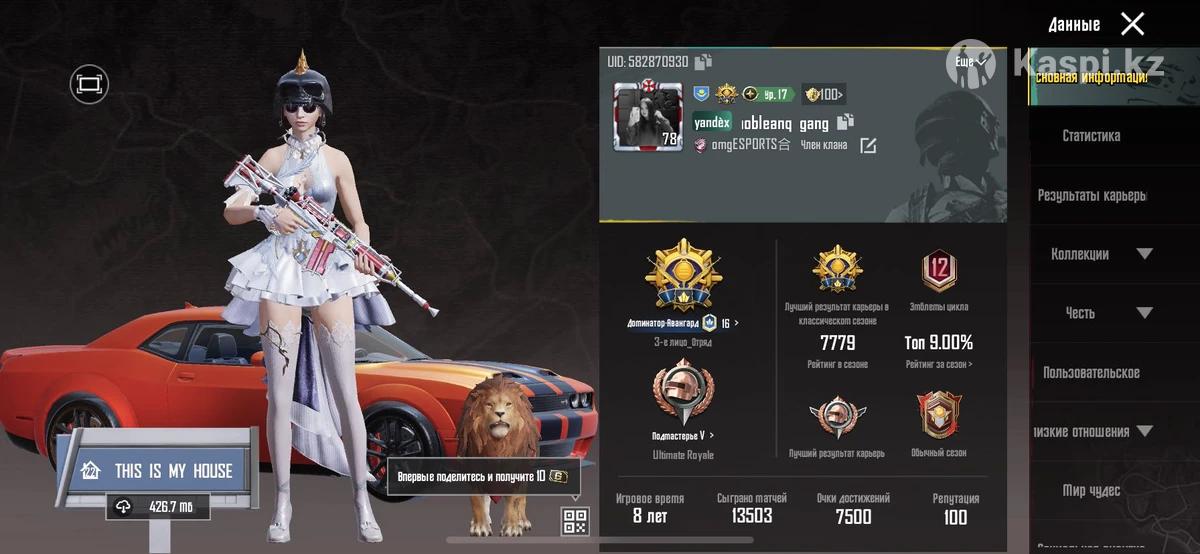Expand the Близкие отношения menu
The height and width of the screenshot is (554, 1200).
[1144, 432]
